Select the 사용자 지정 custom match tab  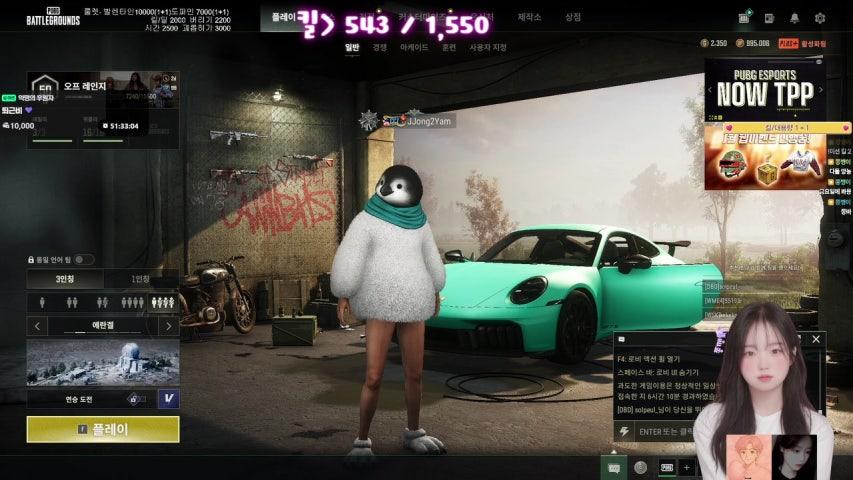point(488,47)
